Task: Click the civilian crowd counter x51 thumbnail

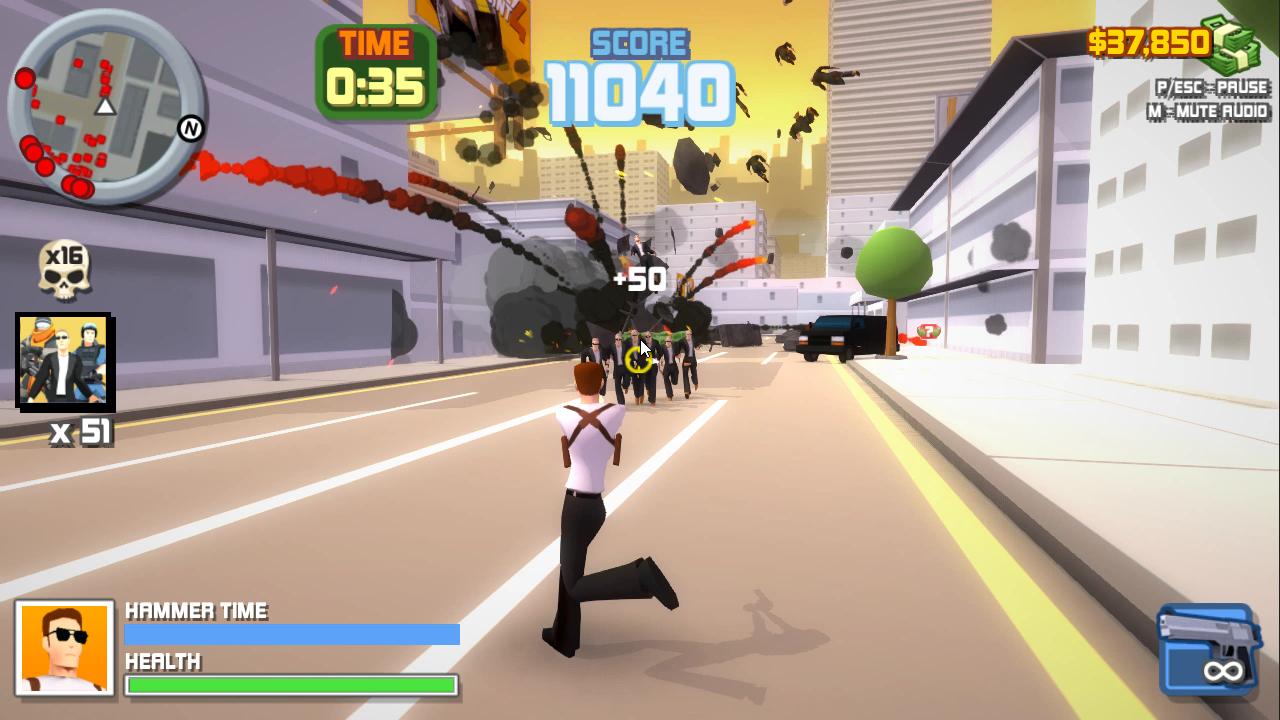Action: click(63, 363)
